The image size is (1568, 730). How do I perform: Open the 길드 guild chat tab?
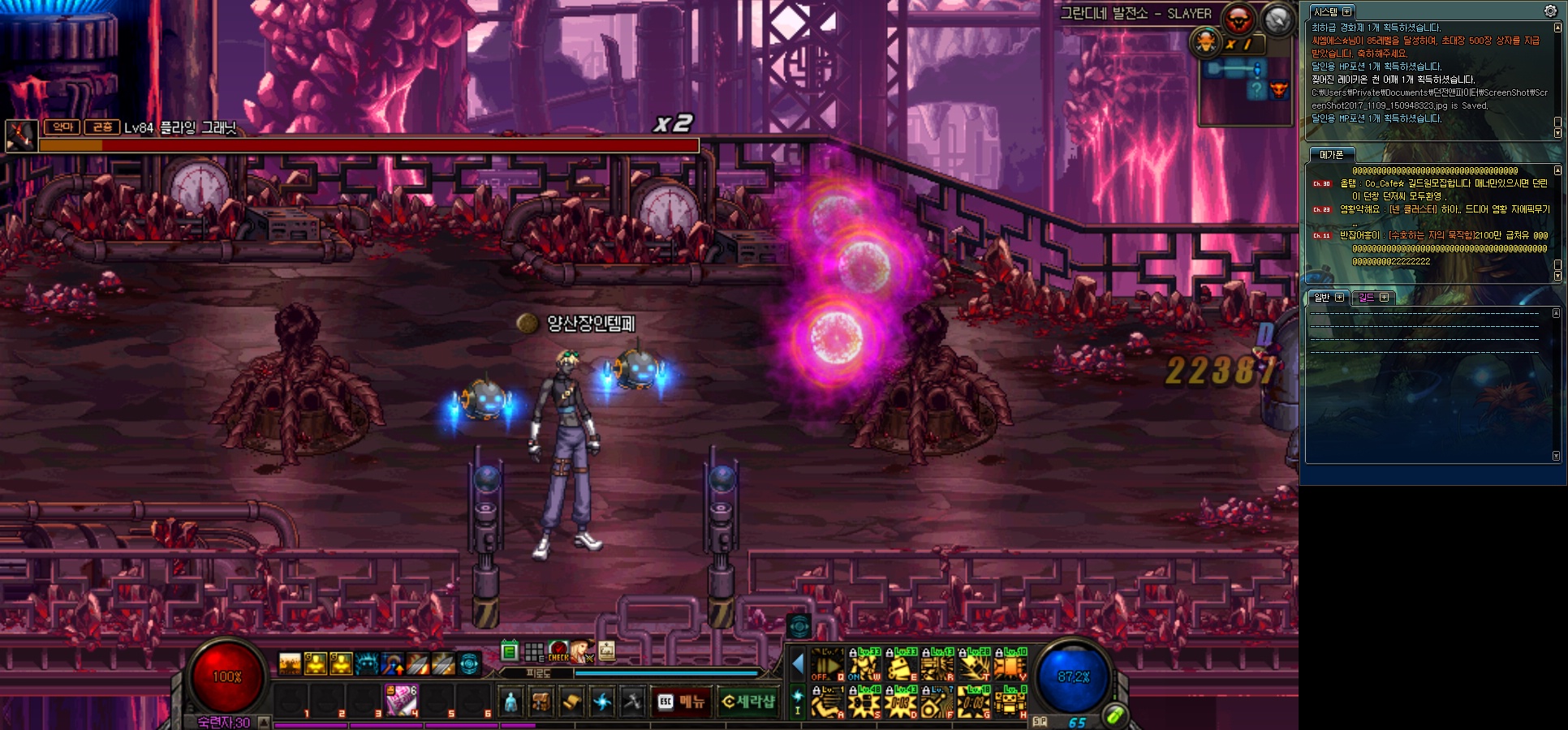1367,298
